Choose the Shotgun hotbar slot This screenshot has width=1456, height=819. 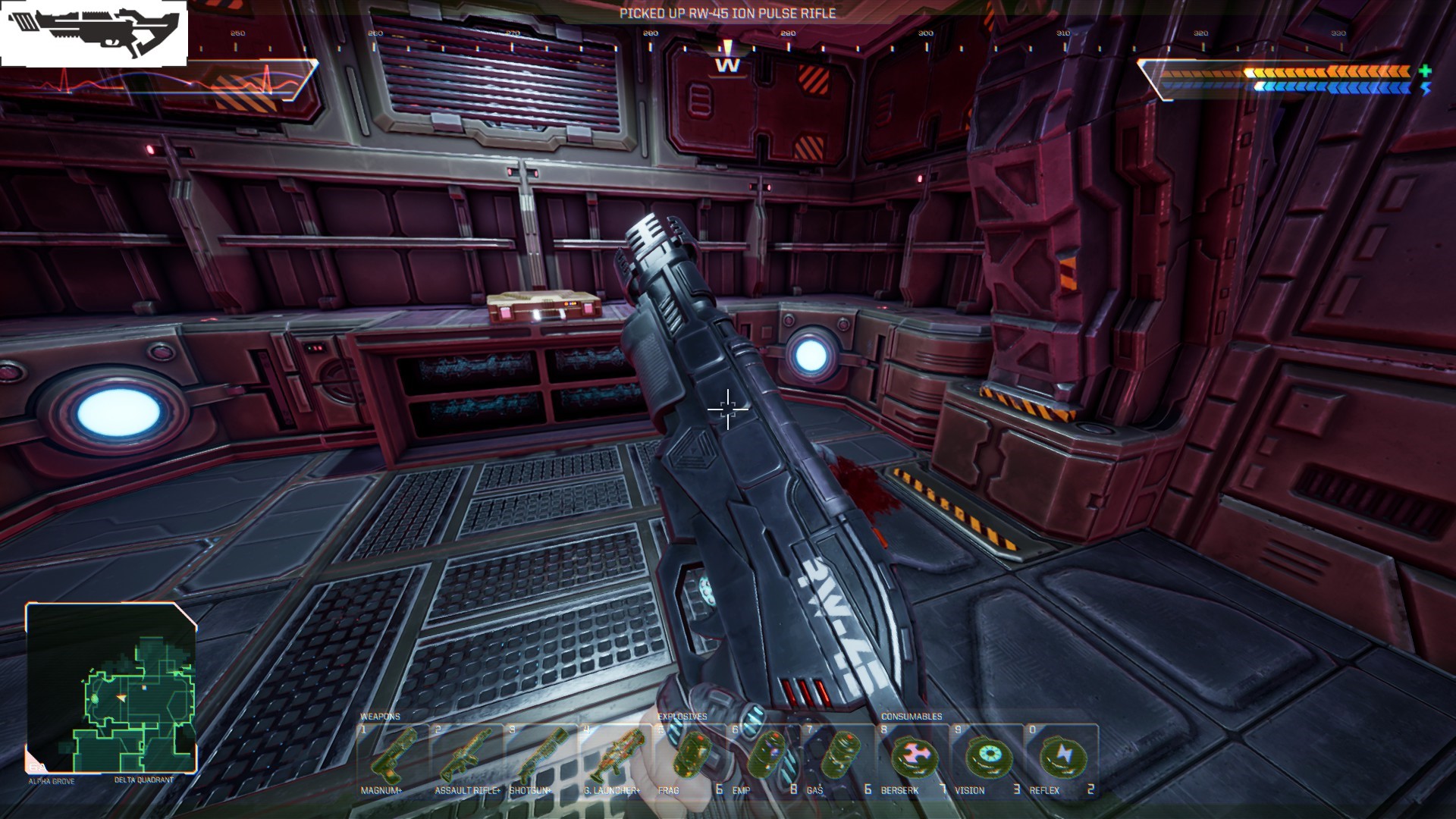541,758
